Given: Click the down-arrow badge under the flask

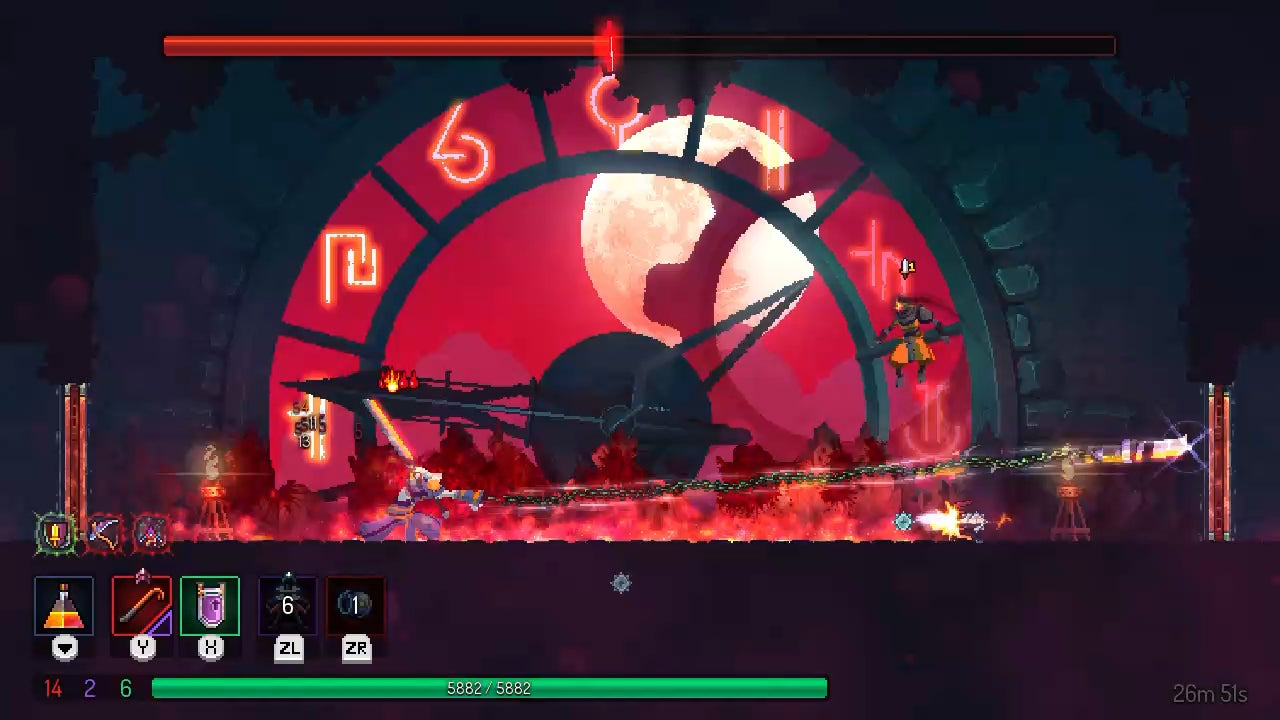Looking at the screenshot, I should [63, 649].
